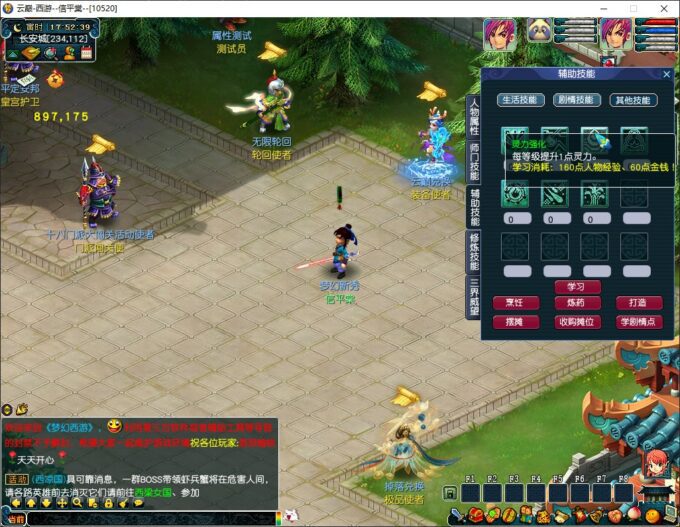
Task: Select the 生活技能 category
Action: (x=520, y=100)
